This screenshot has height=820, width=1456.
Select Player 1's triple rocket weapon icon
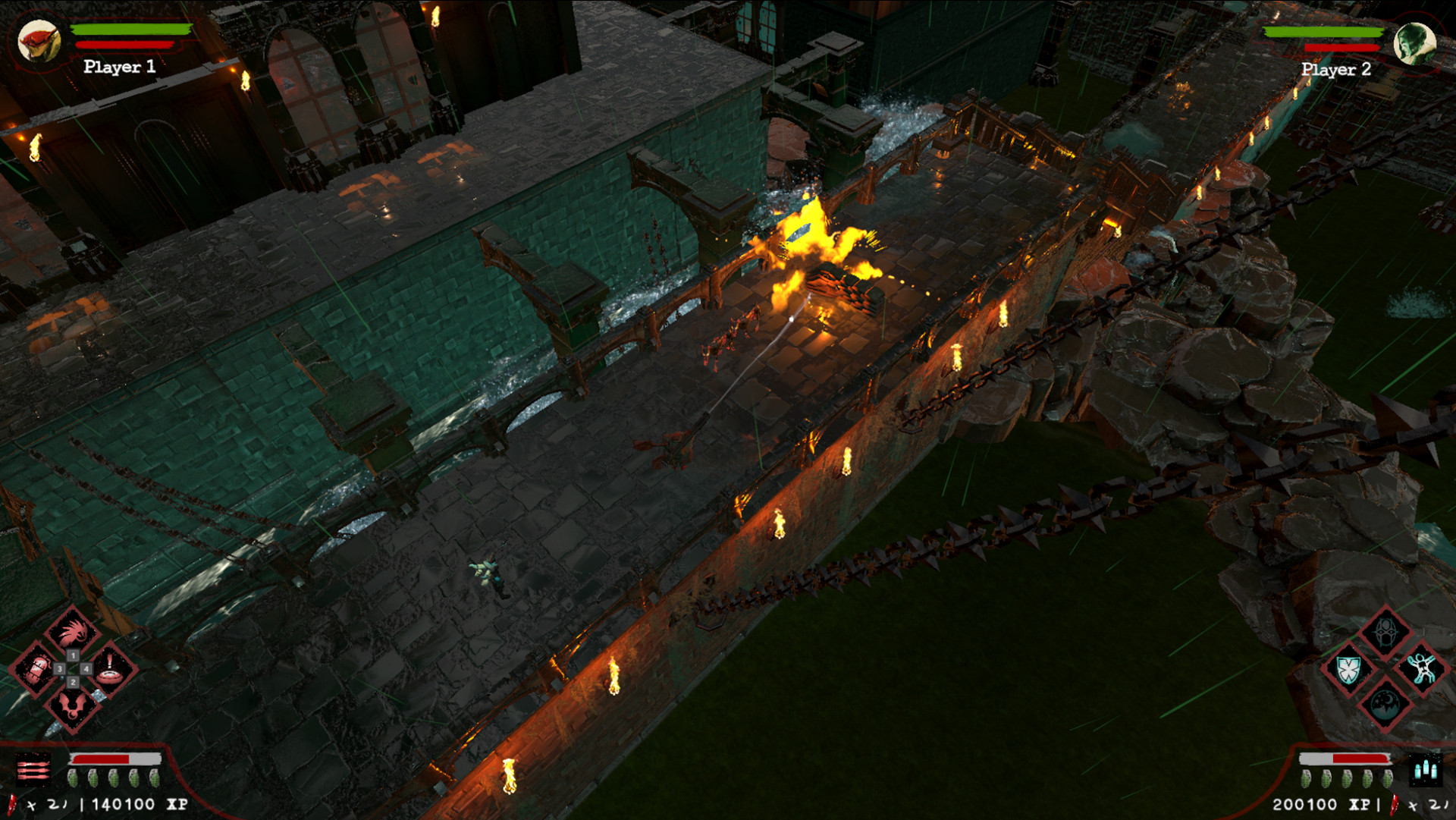click(33, 771)
